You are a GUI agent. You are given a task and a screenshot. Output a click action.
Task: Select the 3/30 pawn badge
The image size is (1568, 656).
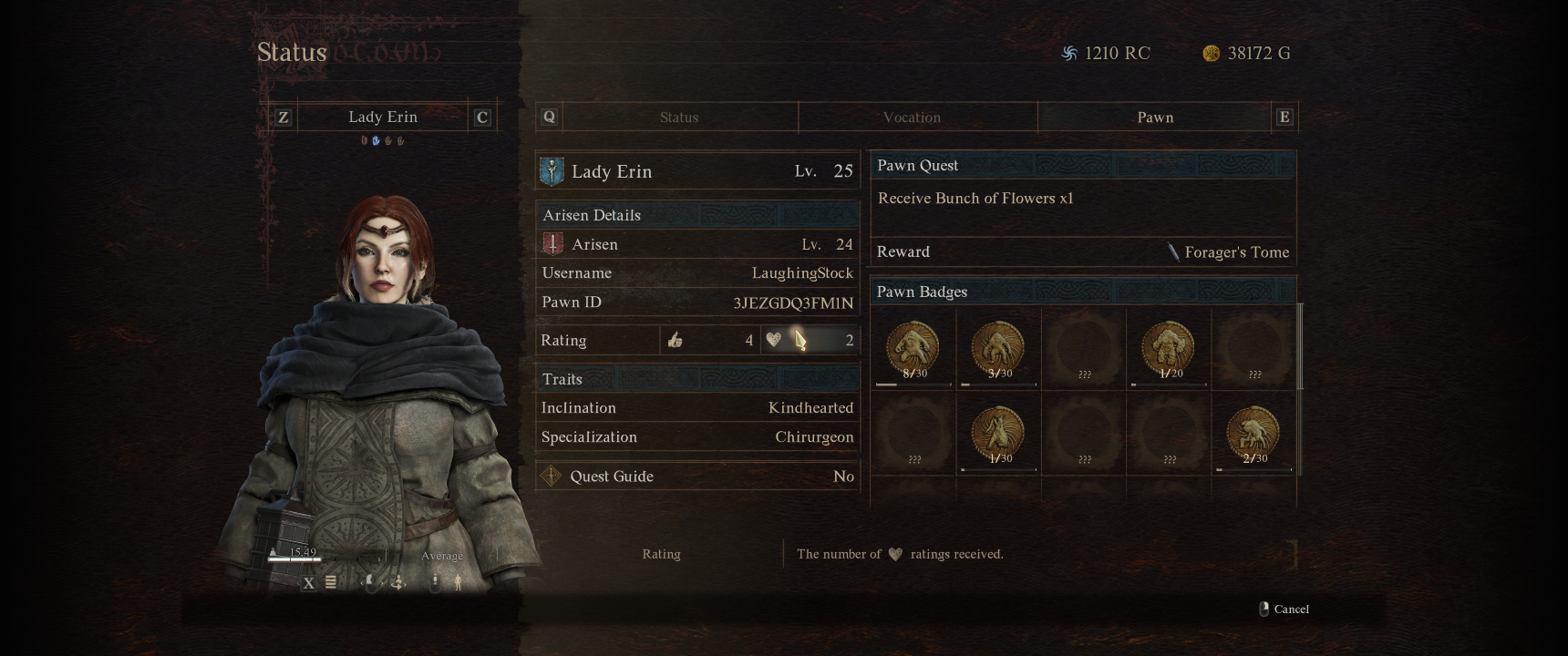[998, 348]
